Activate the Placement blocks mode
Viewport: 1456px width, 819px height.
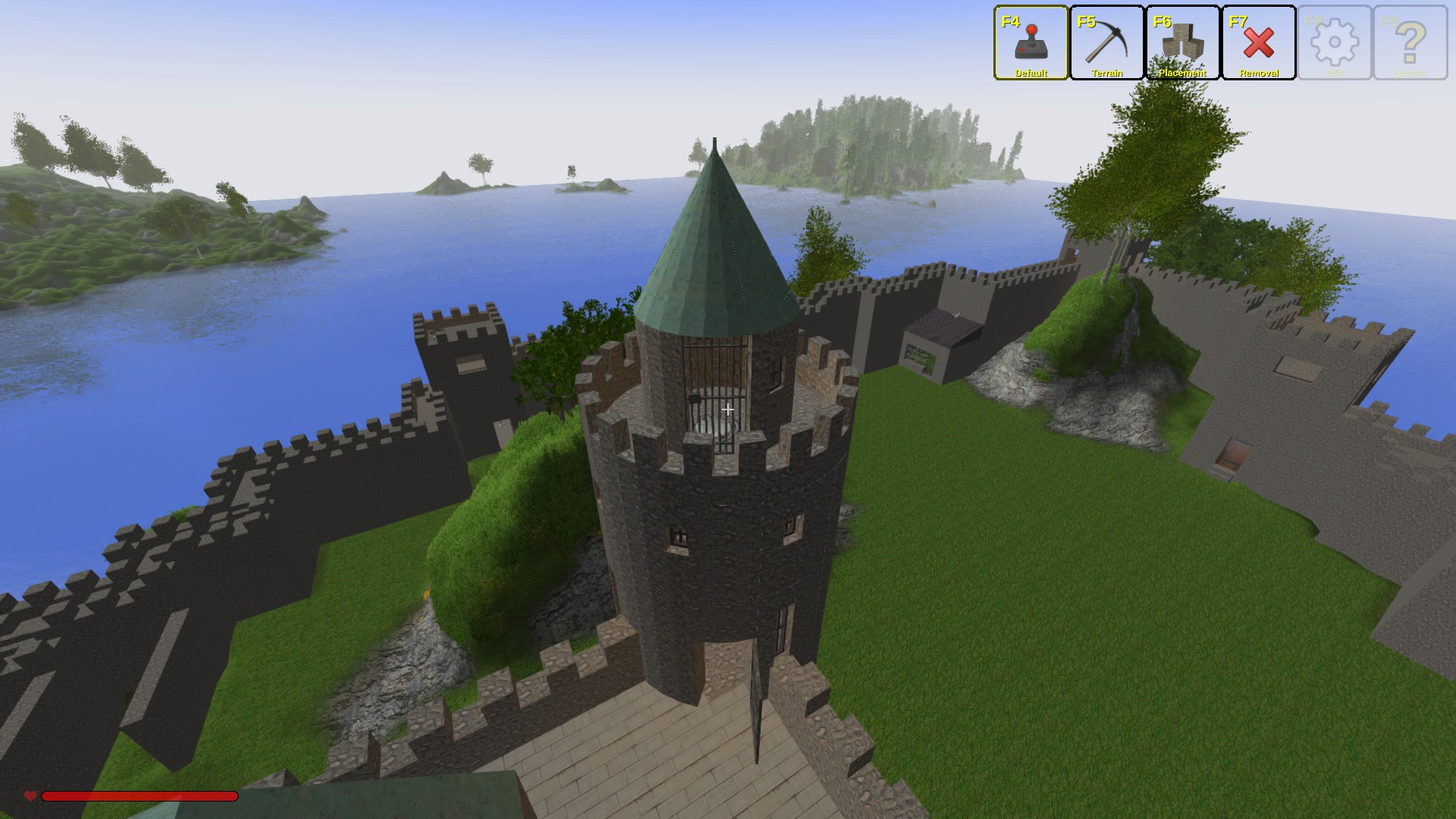[x=1183, y=42]
